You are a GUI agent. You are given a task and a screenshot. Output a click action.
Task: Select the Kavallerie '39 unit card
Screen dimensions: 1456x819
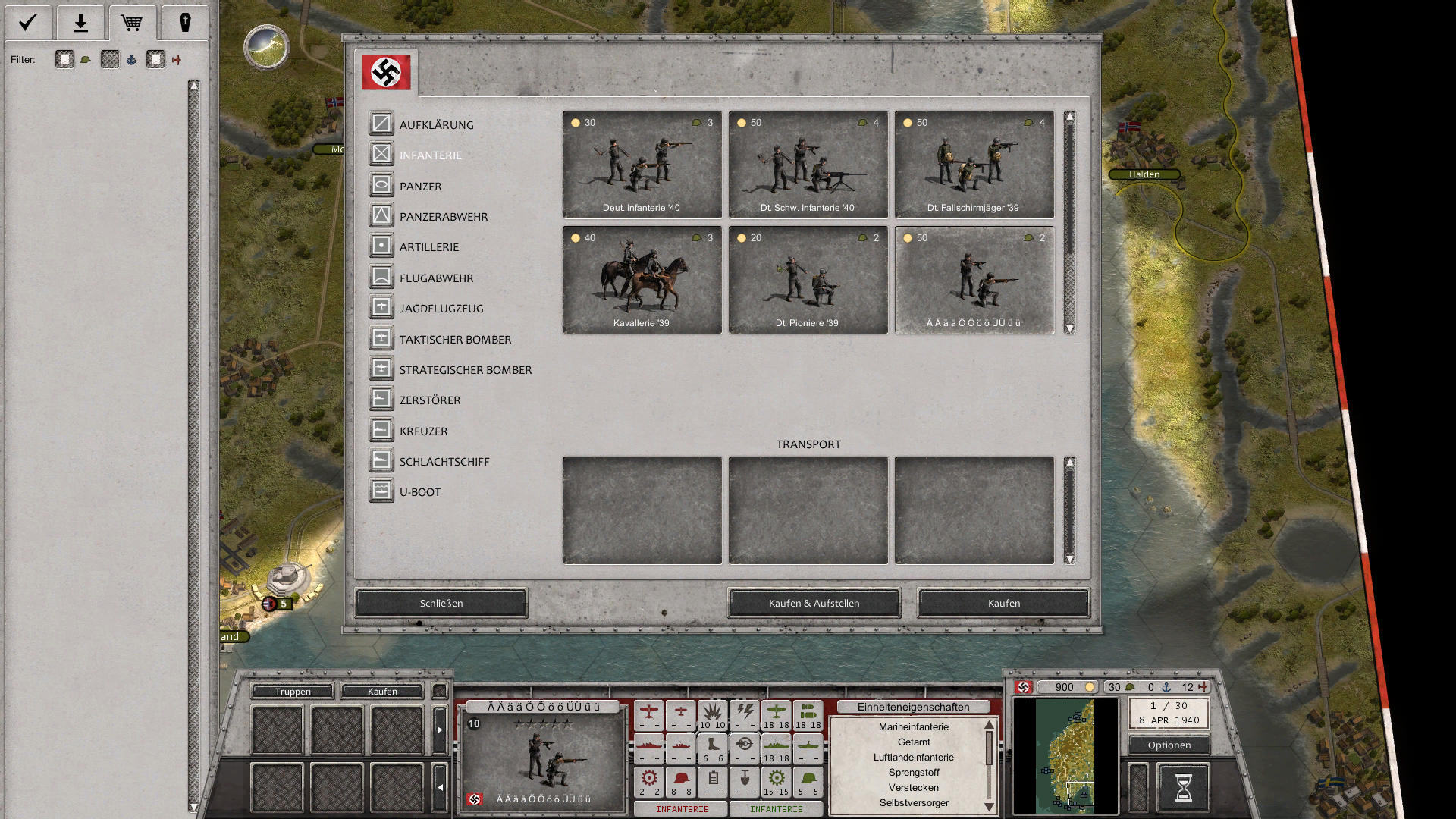(x=641, y=279)
